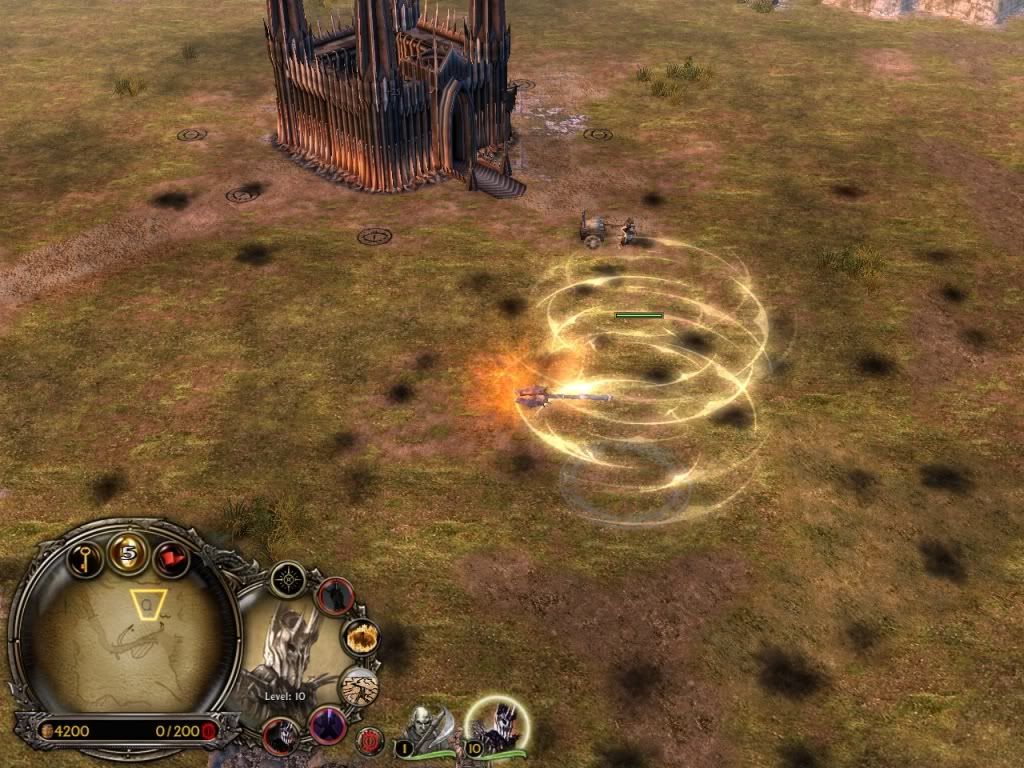This screenshot has height=768, width=1024.
Task: Activate the dark shadowy figure ability
Action: point(336,596)
